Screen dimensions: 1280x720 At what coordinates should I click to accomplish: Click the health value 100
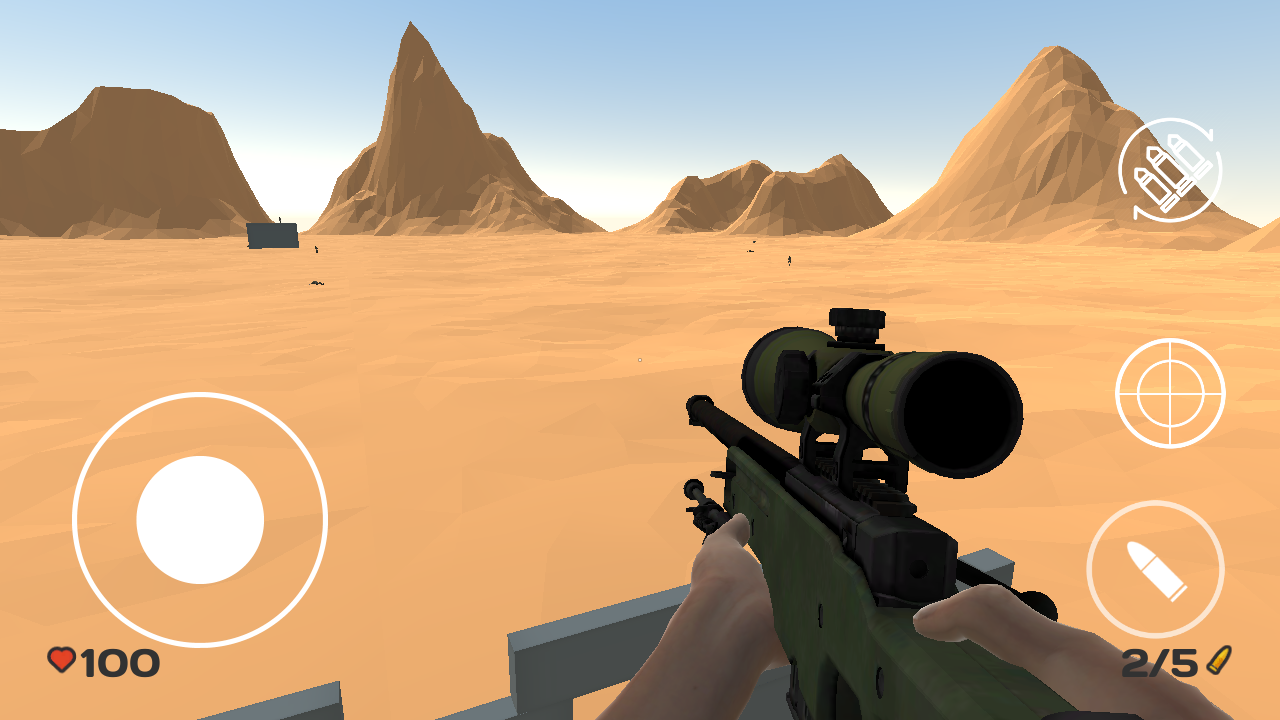(120, 660)
